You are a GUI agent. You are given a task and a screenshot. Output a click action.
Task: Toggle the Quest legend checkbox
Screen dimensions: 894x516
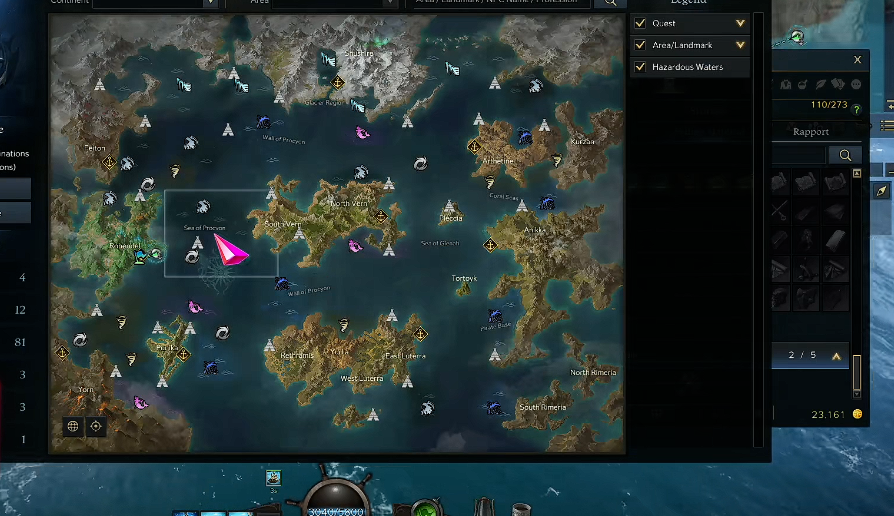click(x=640, y=23)
